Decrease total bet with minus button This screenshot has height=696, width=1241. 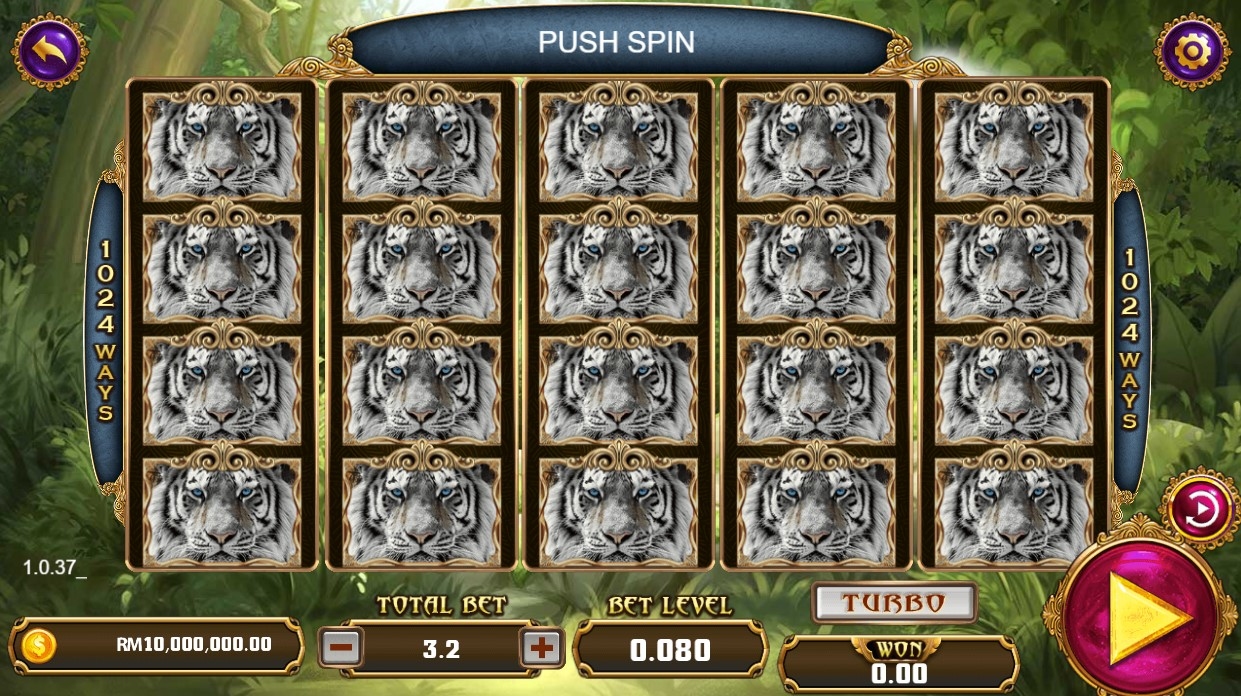[342, 648]
